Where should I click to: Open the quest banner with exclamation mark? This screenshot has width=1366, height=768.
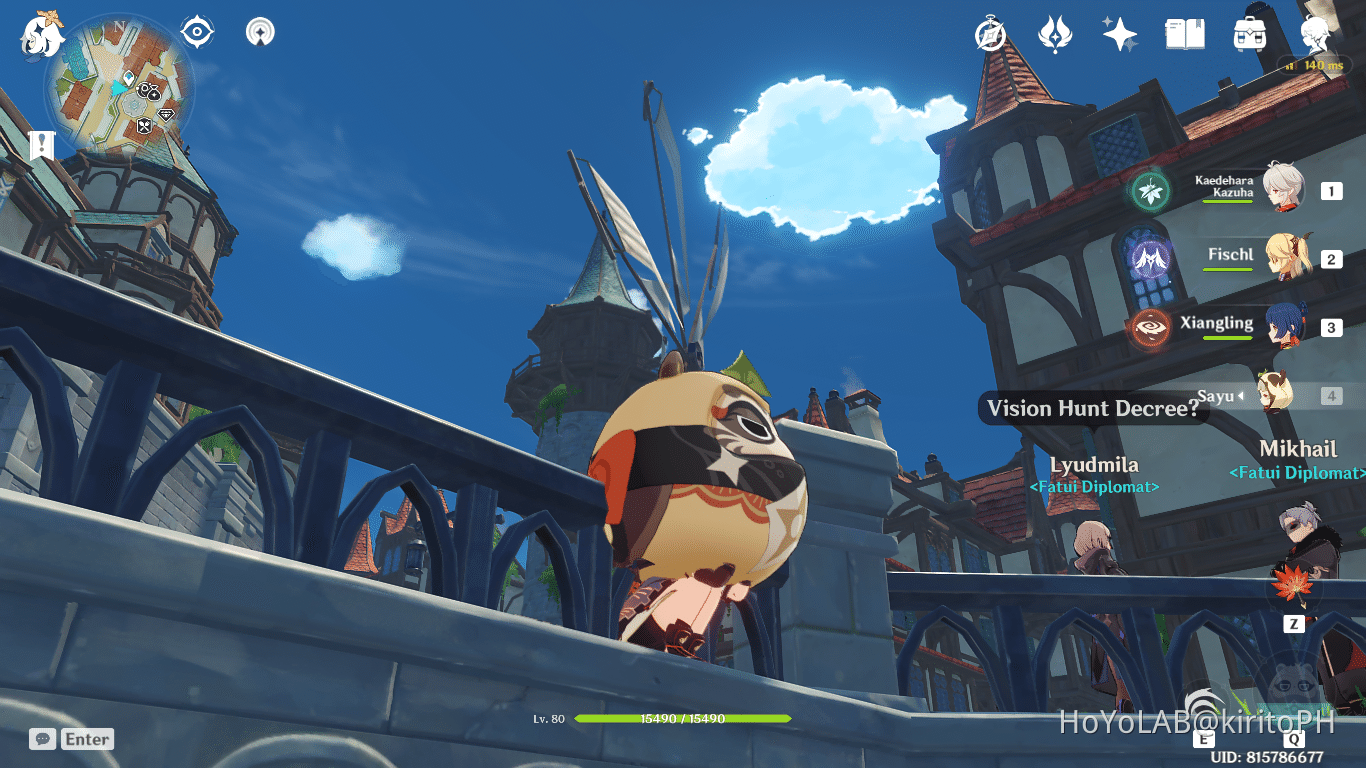[x=41, y=145]
